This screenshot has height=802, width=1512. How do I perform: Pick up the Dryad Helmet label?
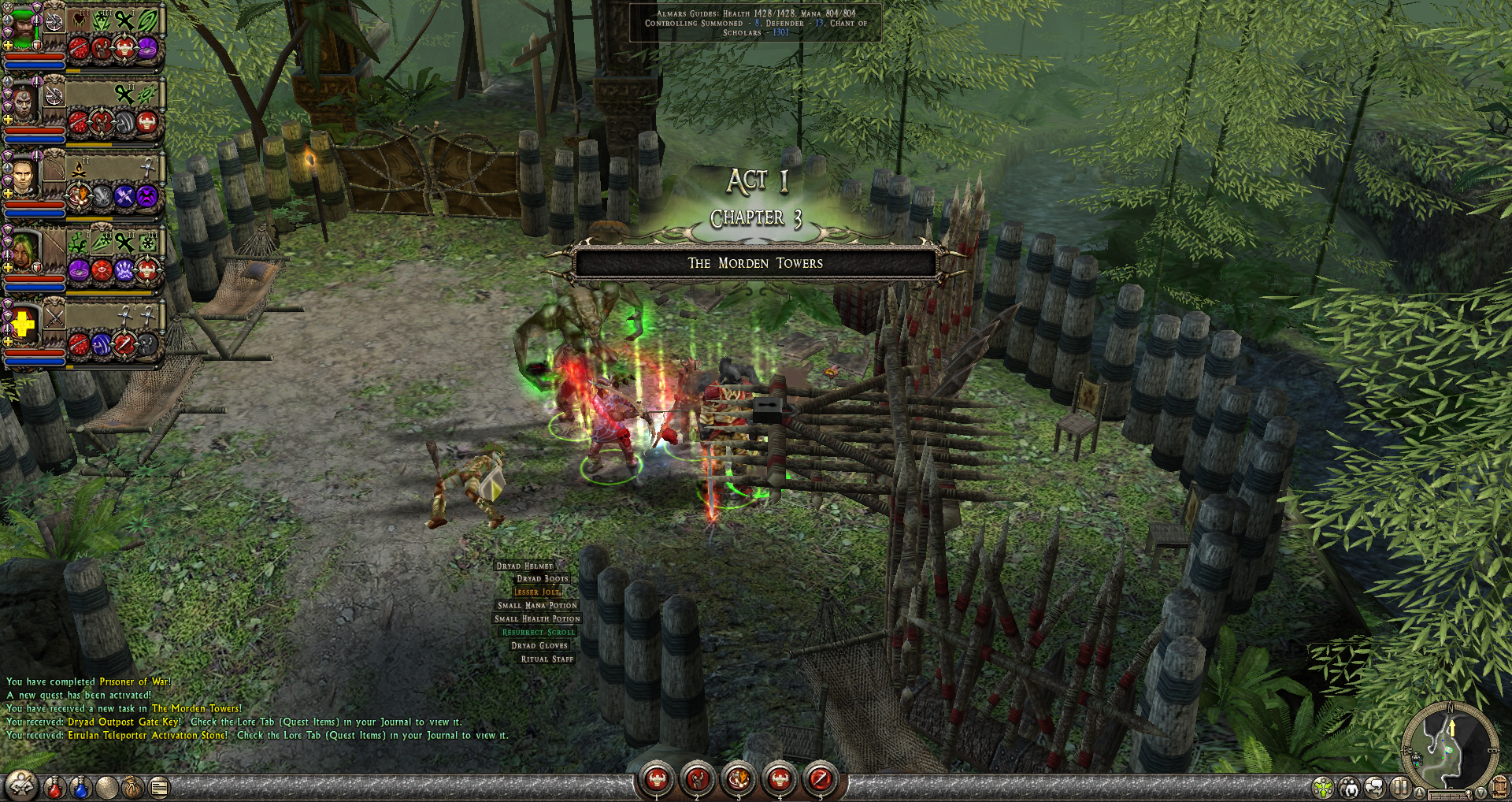coord(524,566)
